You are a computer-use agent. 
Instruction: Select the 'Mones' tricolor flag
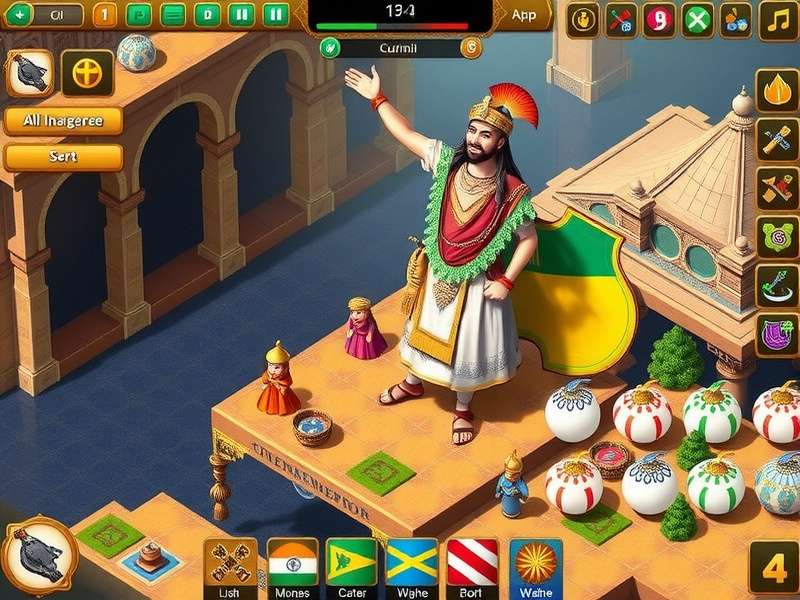pyautogui.click(x=293, y=566)
